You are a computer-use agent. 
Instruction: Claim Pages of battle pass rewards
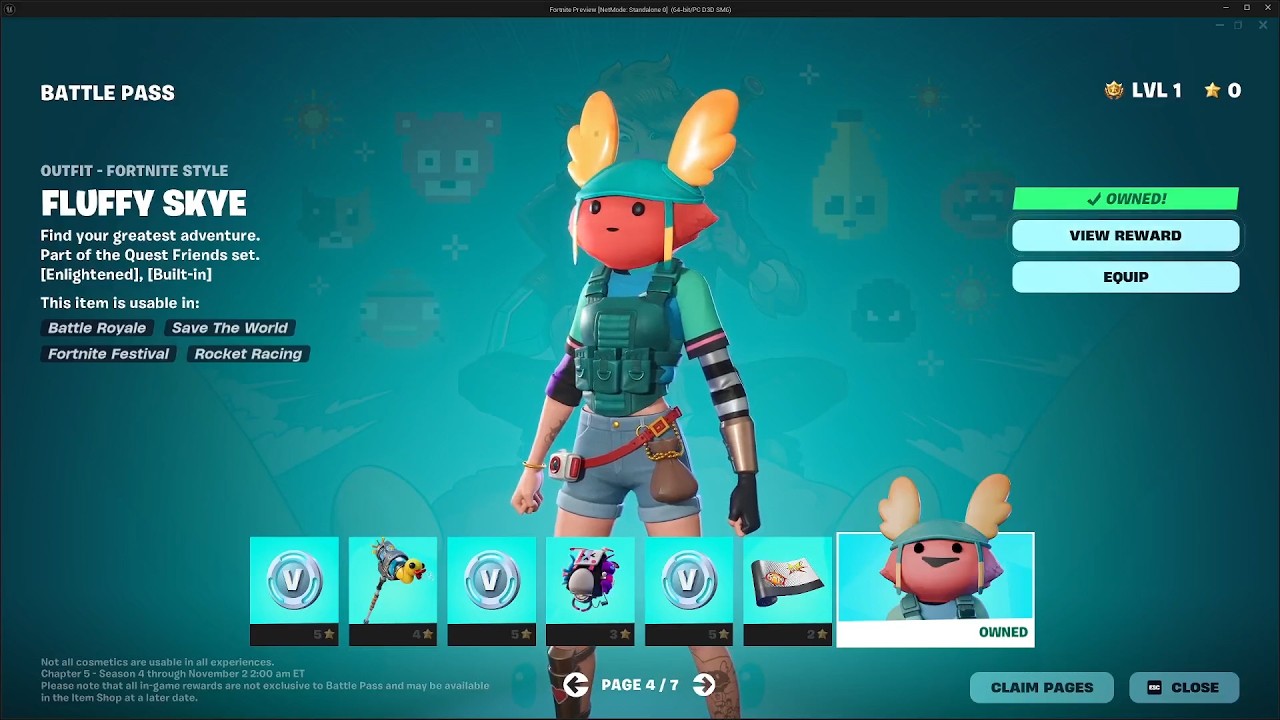pos(1041,687)
